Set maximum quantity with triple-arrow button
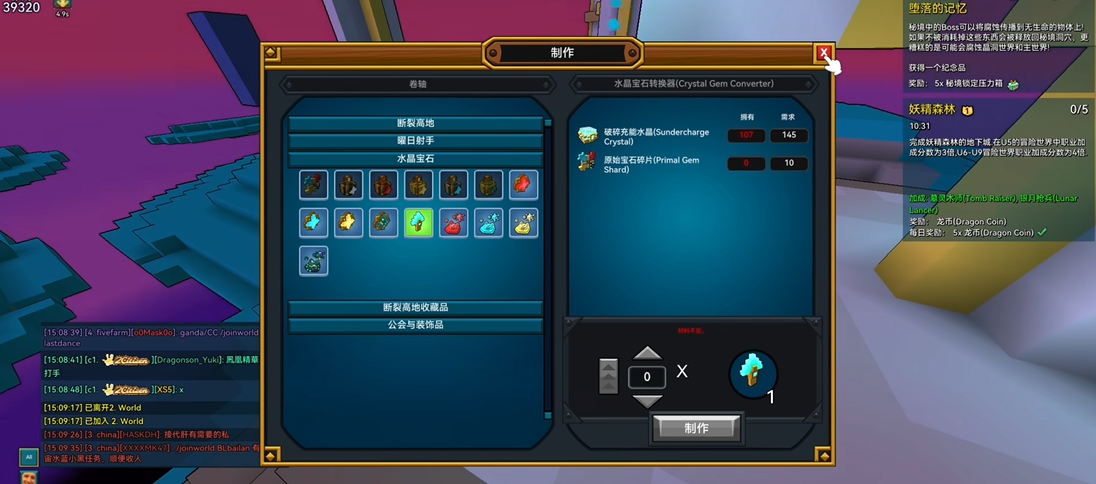This screenshot has height=484, width=1096. 608,376
